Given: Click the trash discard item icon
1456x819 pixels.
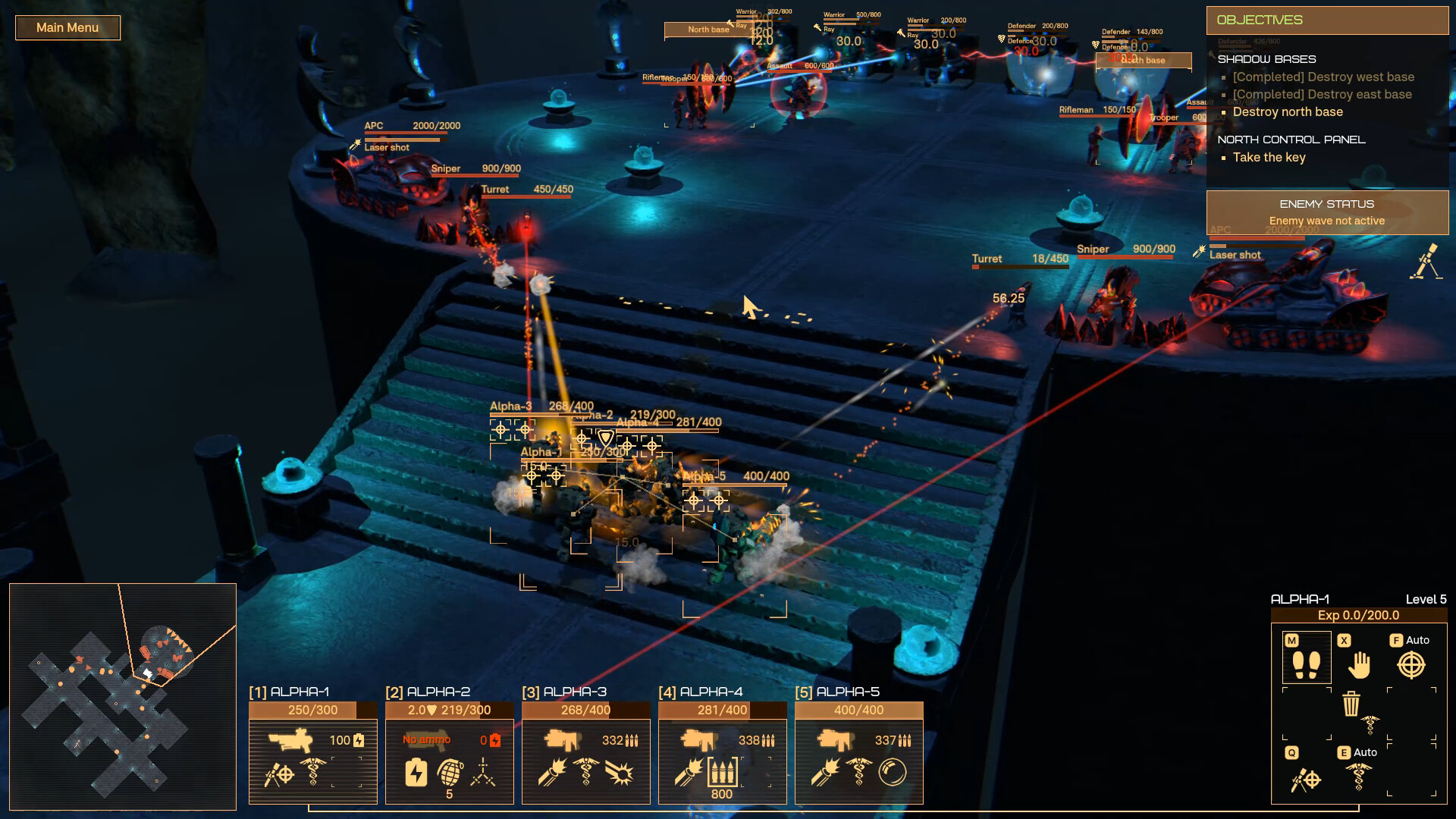Looking at the screenshot, I should point(1351,703).
